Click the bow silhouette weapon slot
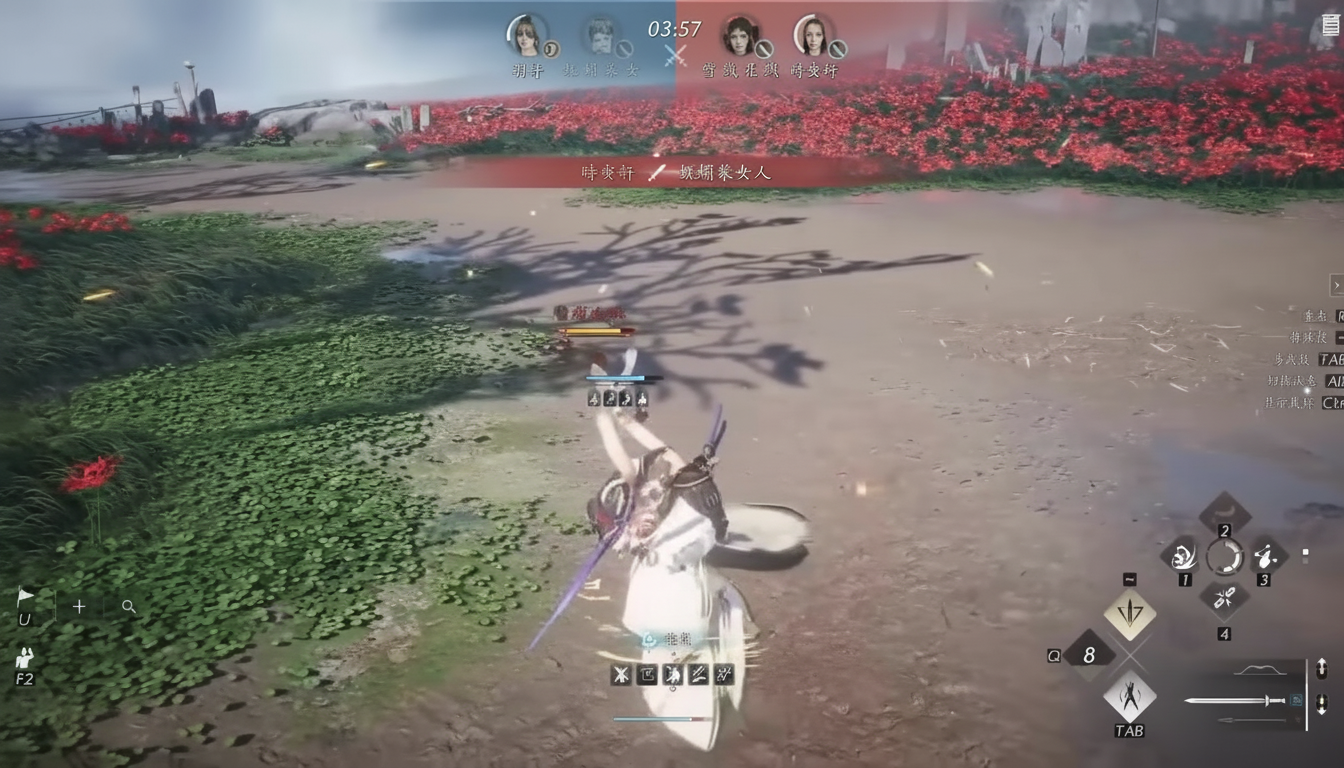The height and width of the screenshot is (768, 1344). click(x=1261, y=670)
